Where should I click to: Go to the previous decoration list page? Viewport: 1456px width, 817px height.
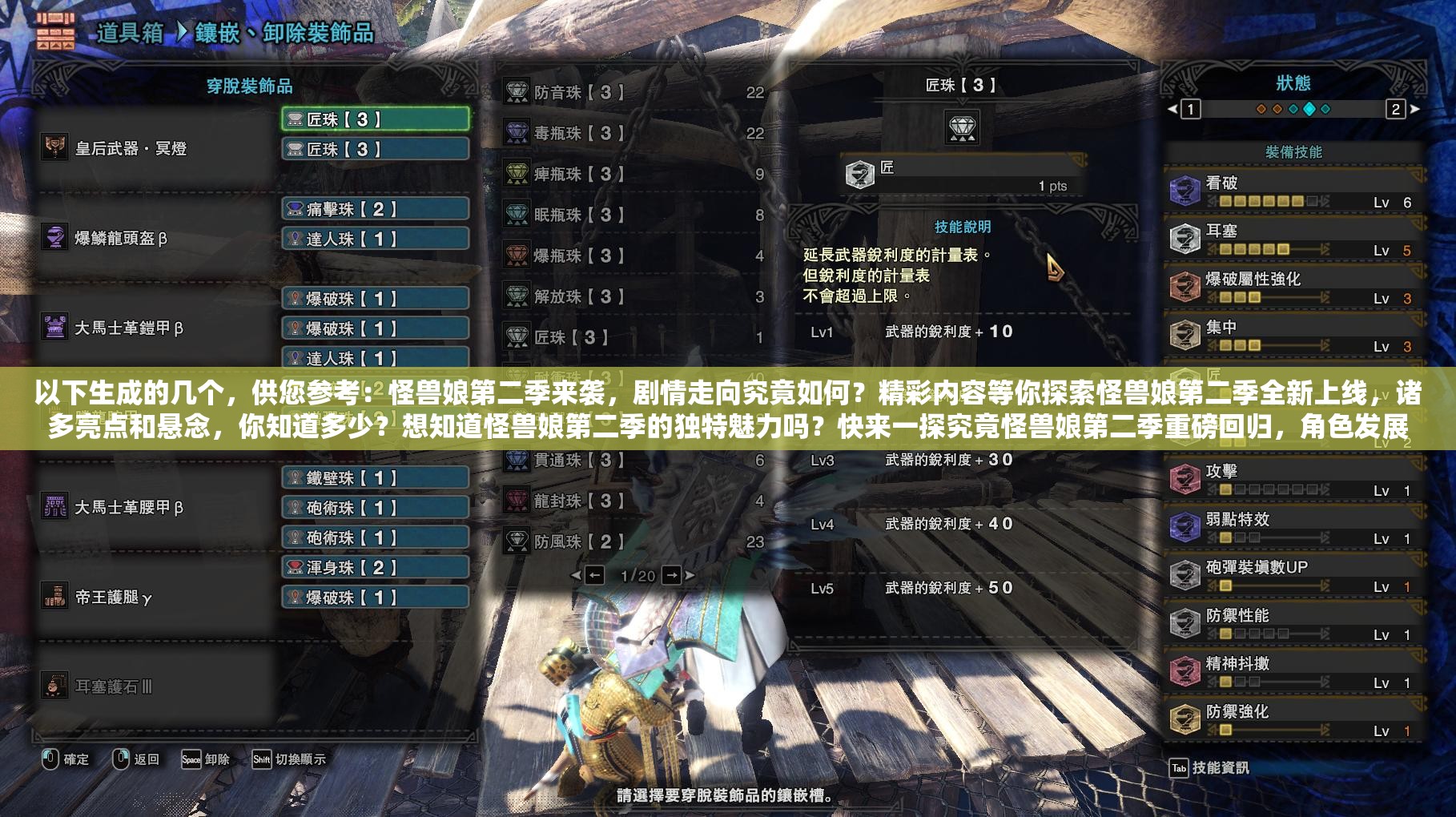[x=594, y=575]
